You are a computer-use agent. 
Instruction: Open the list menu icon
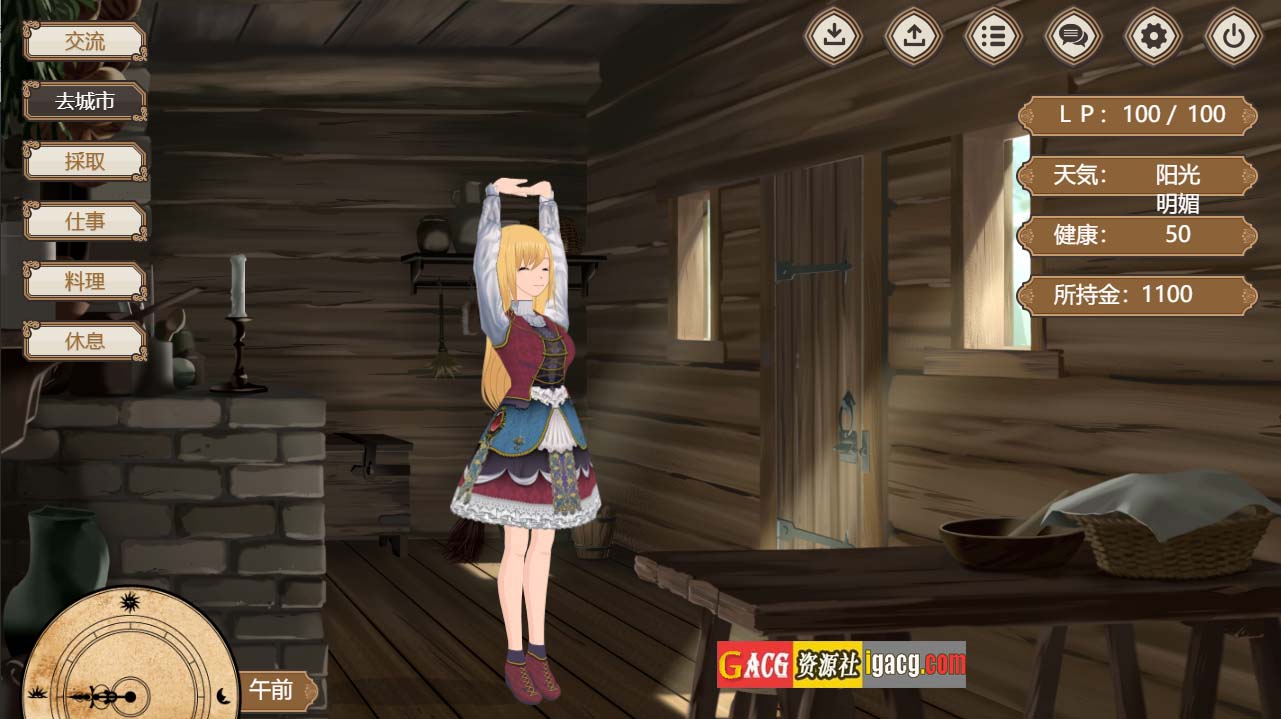click(x=994, y=37)
